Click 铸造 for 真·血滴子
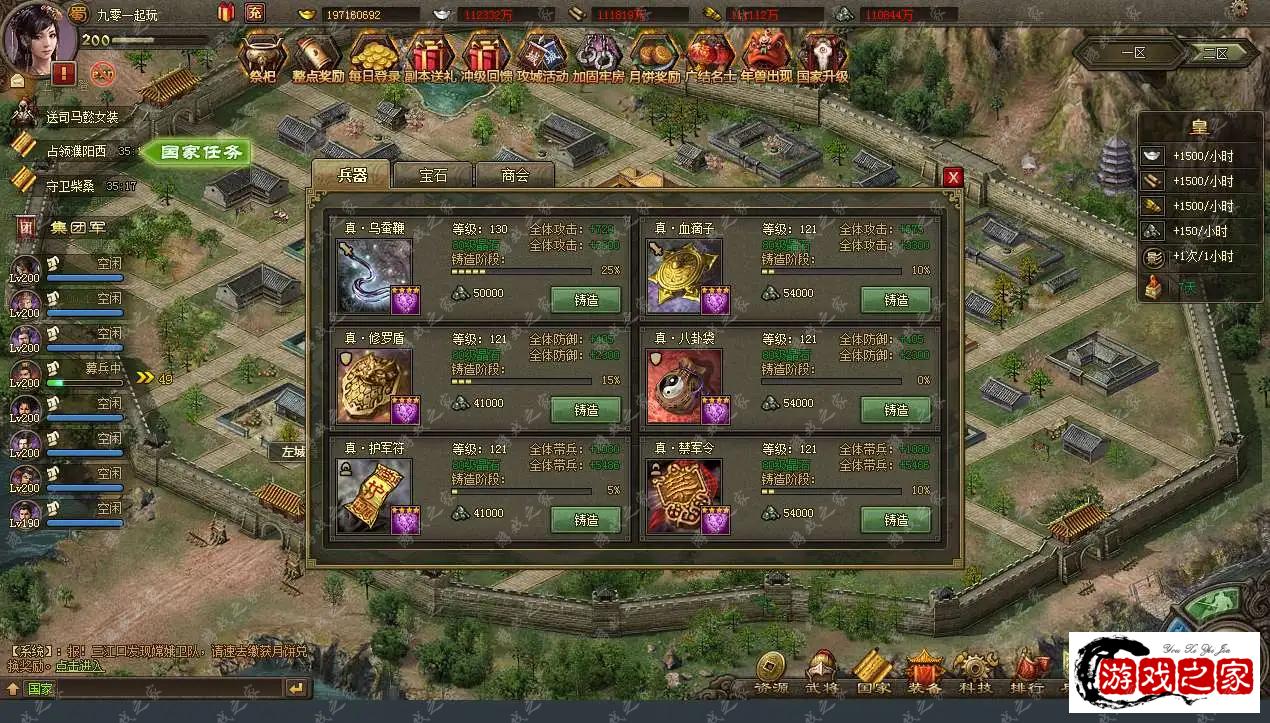 (896, 300)
